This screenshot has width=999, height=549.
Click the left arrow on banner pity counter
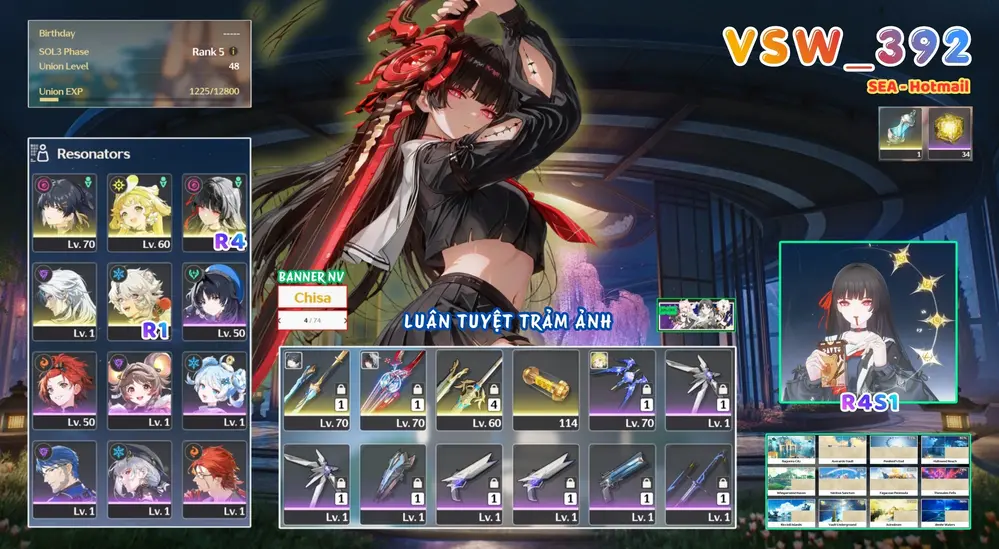pos(281,321)
